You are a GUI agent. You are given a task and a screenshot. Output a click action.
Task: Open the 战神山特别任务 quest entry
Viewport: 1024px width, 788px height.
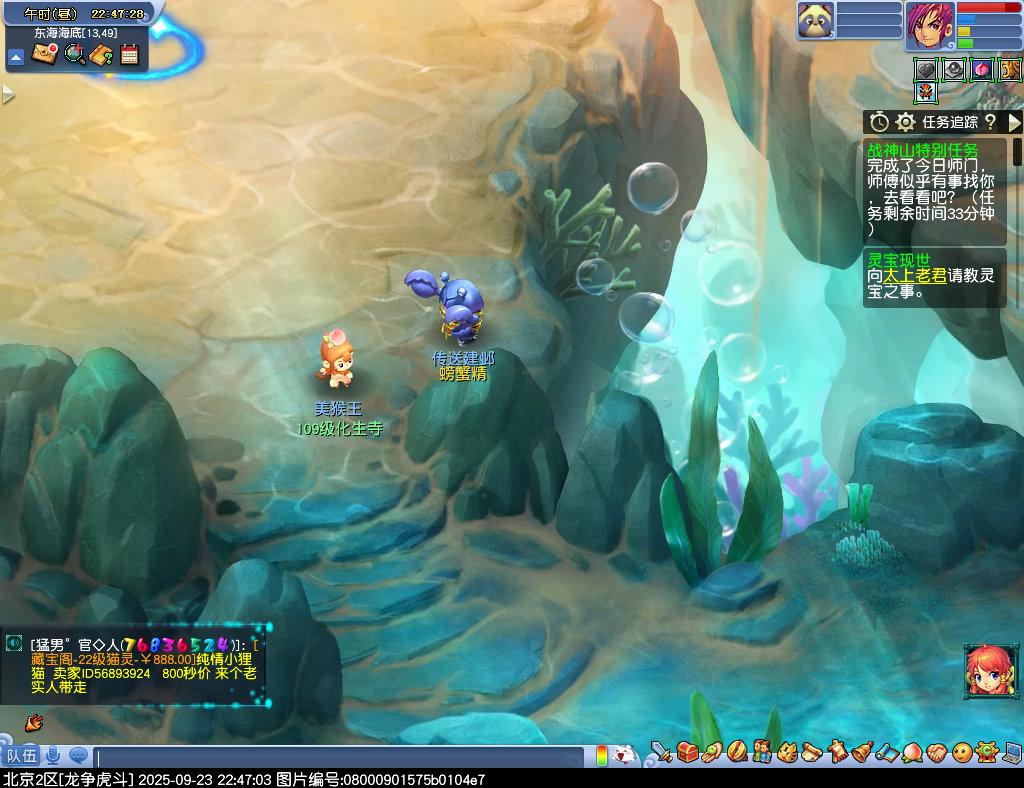click(923, 150)
